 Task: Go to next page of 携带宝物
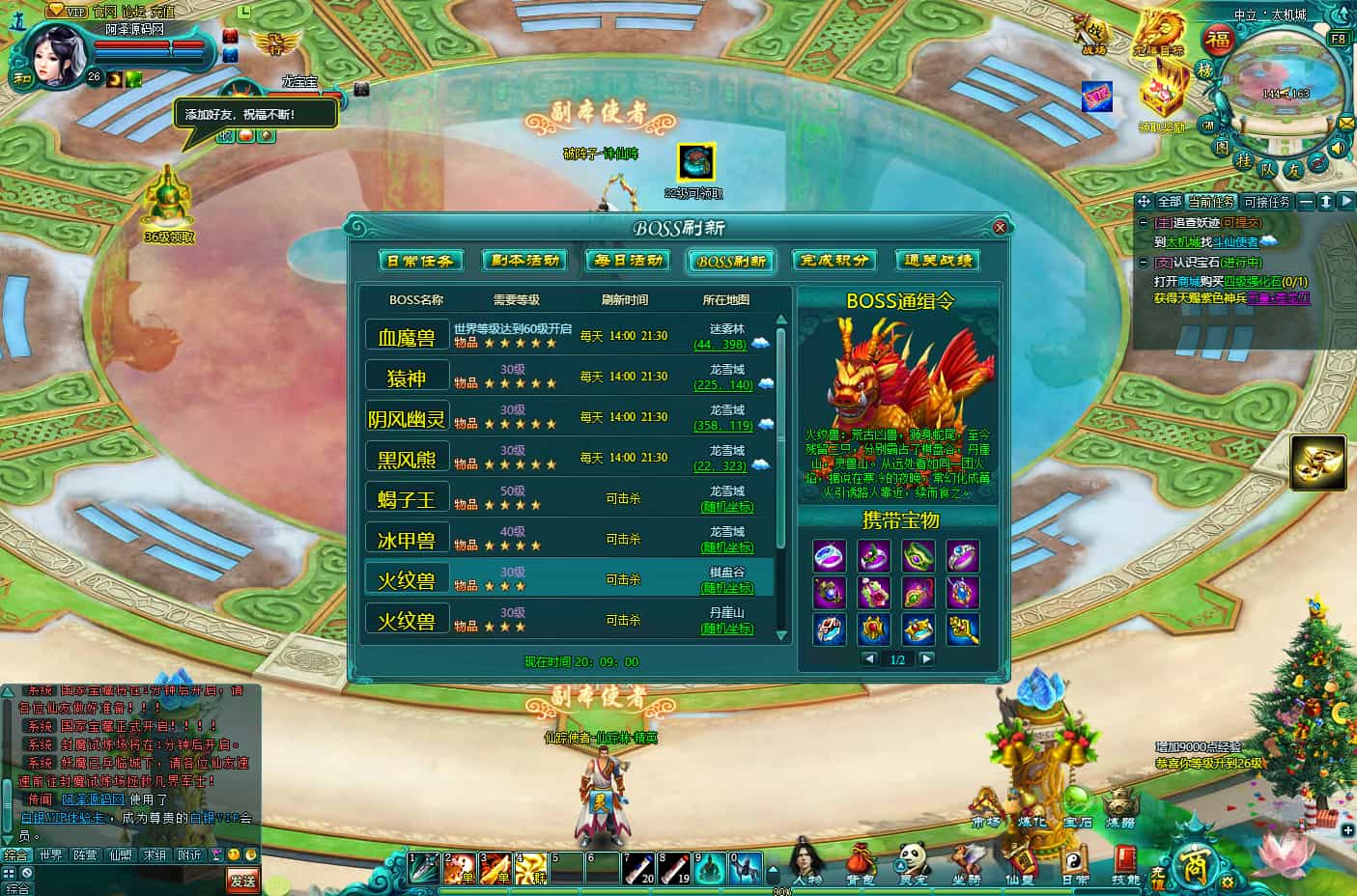[926, 658]
